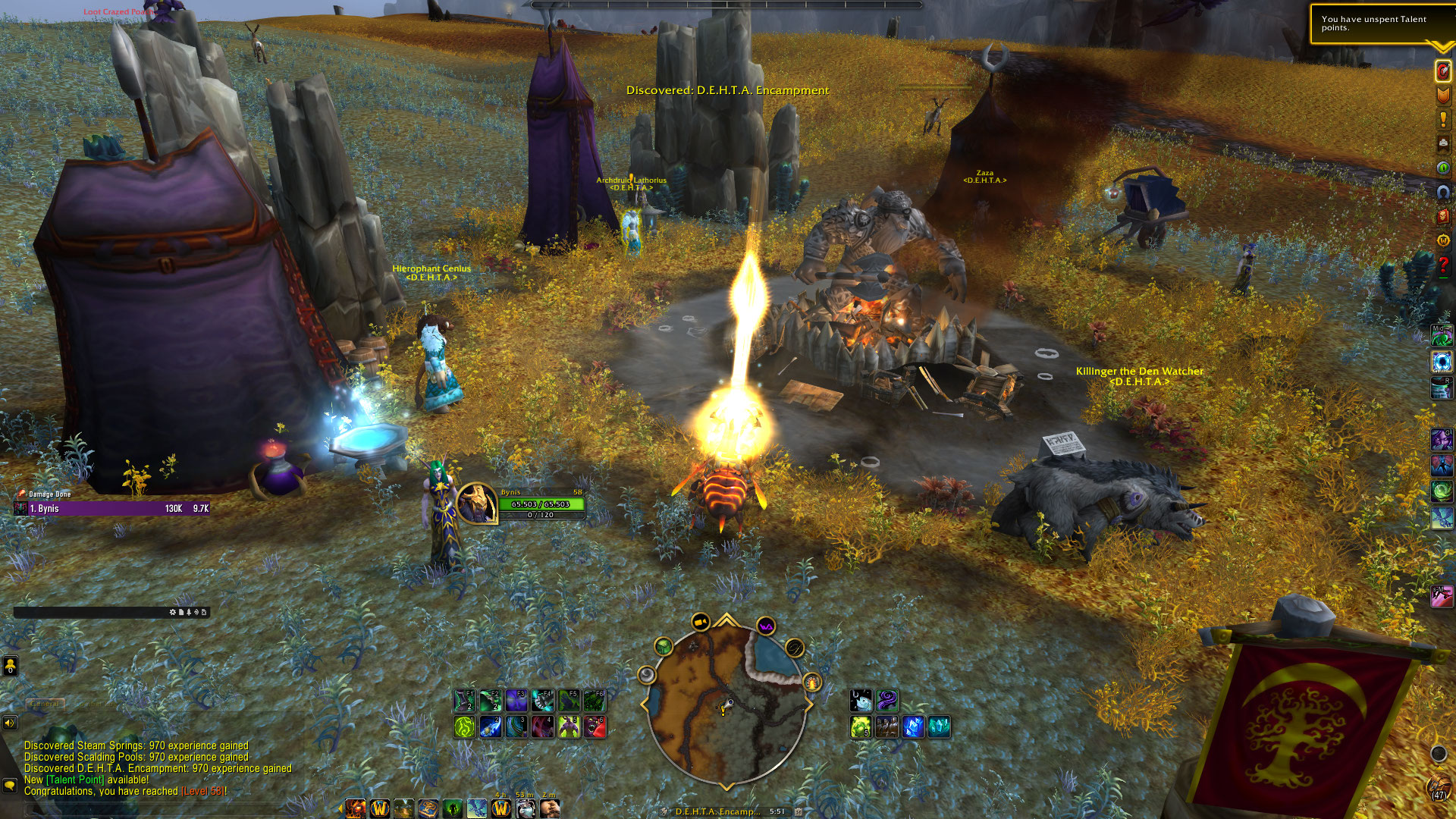Open the purple WeakAuras minimap button
1456x819 pixels.
[x=765, y=626]
